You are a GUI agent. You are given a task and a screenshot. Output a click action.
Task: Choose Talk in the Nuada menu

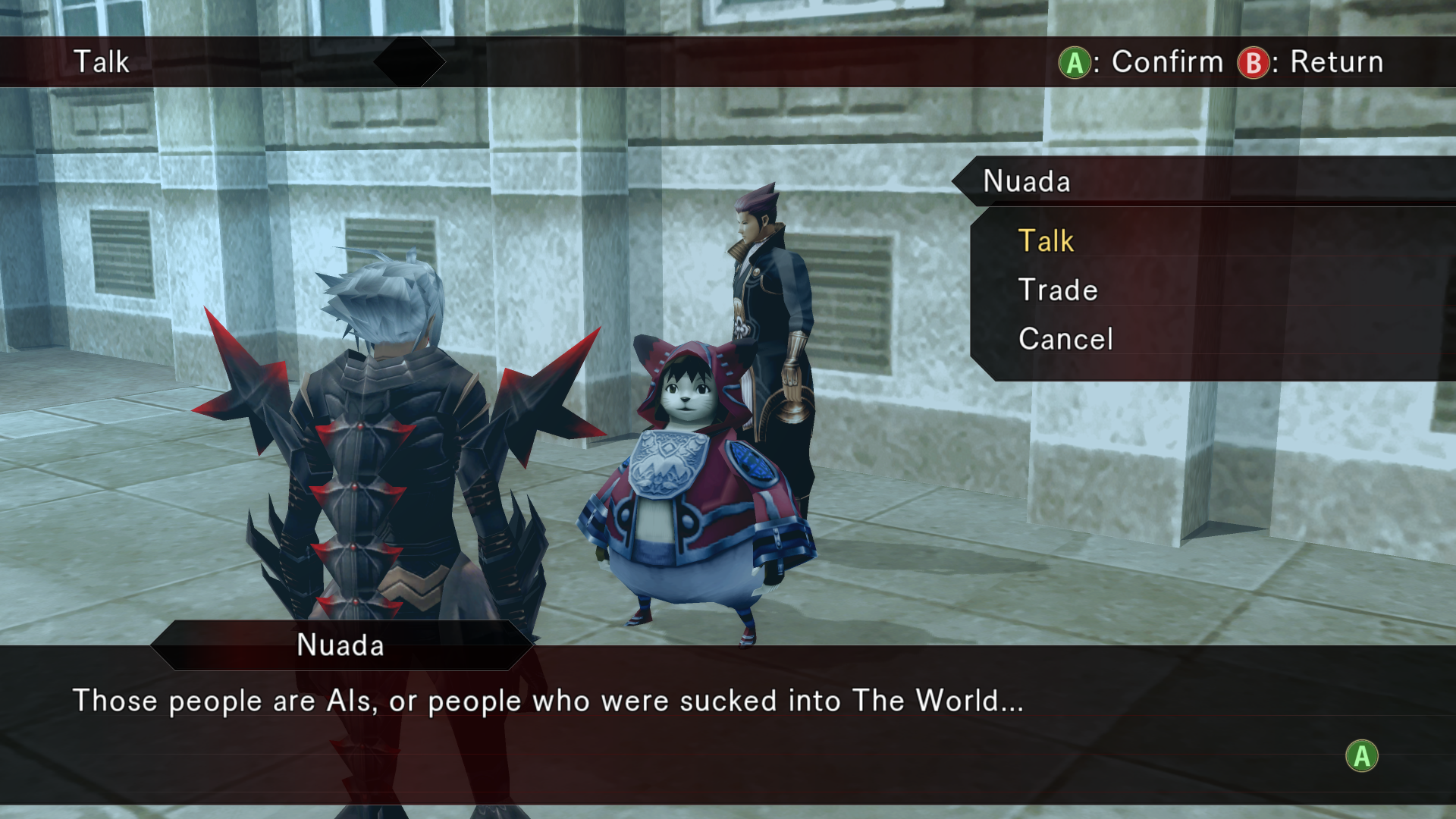(1046, 241)
